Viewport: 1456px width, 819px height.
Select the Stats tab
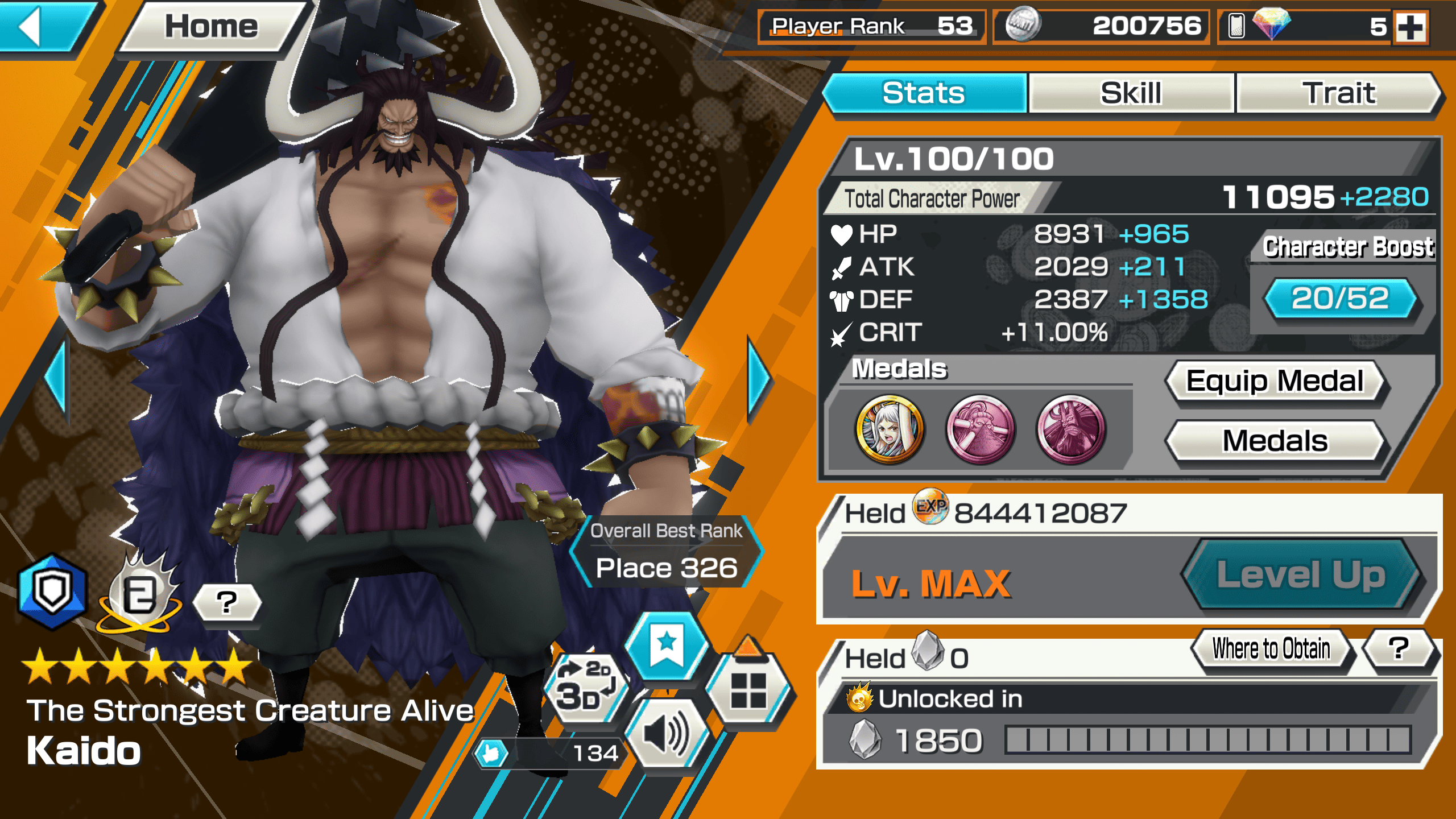[x=924, y=93]
